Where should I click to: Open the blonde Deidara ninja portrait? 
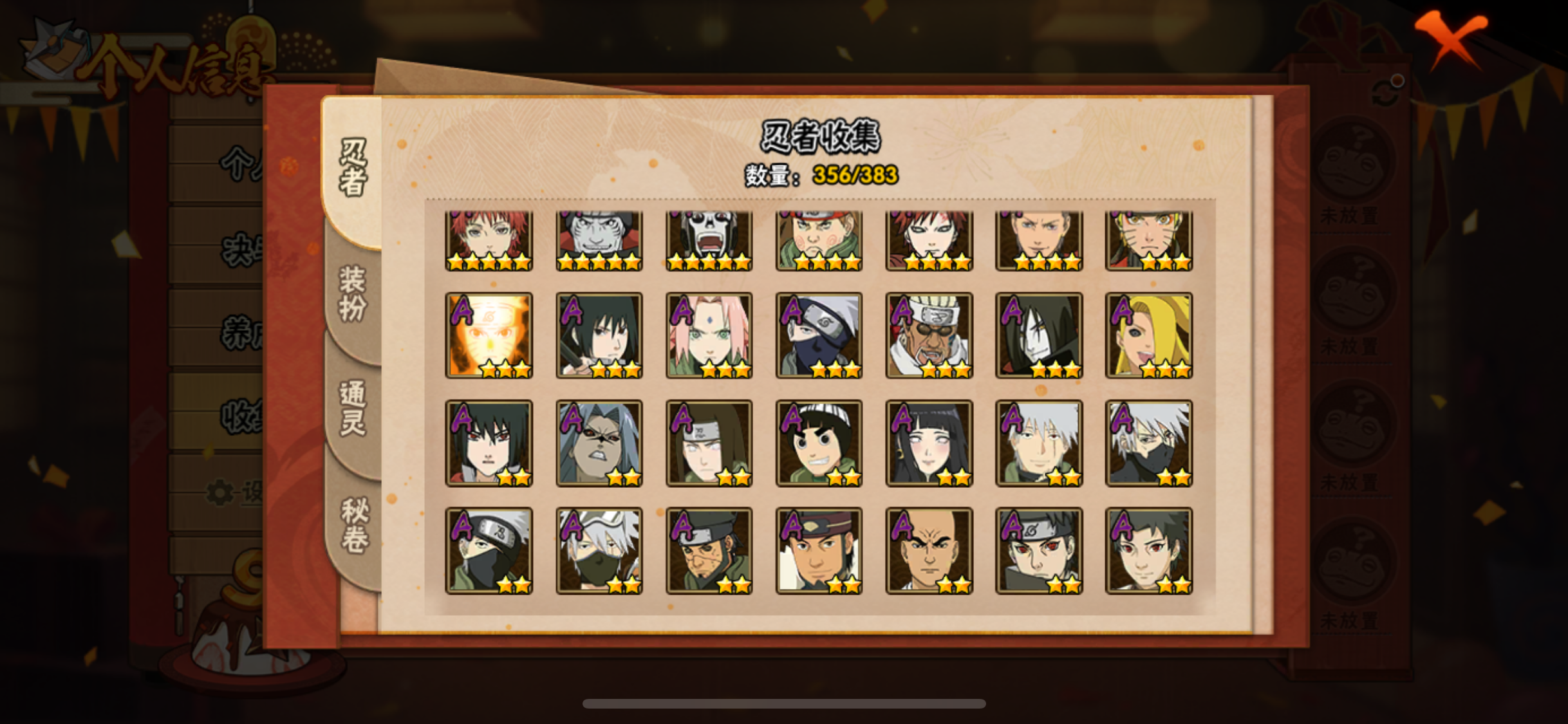tap(1149, 335)
